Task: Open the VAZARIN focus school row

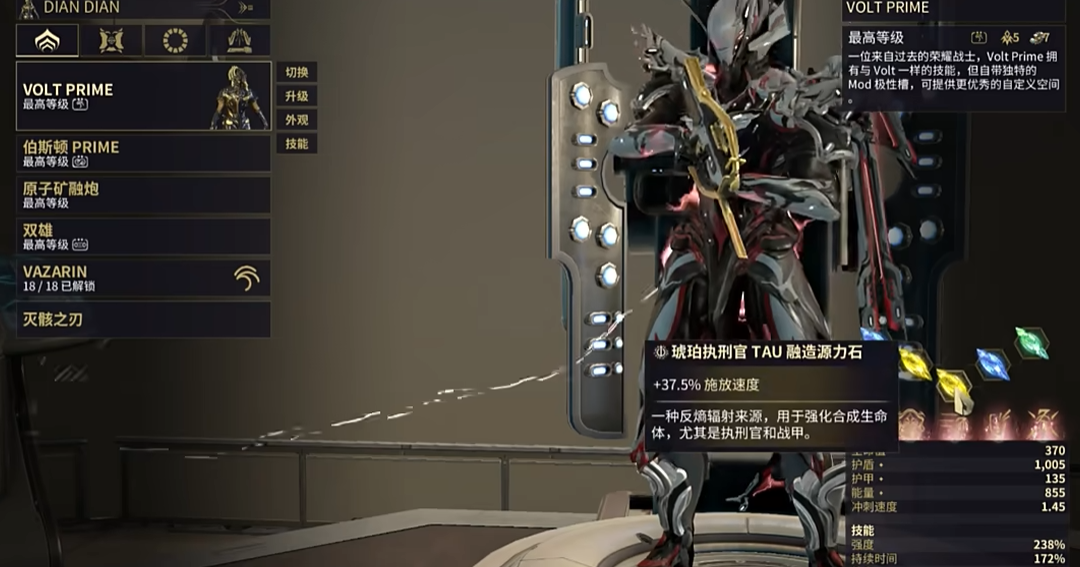Action: 143,278
